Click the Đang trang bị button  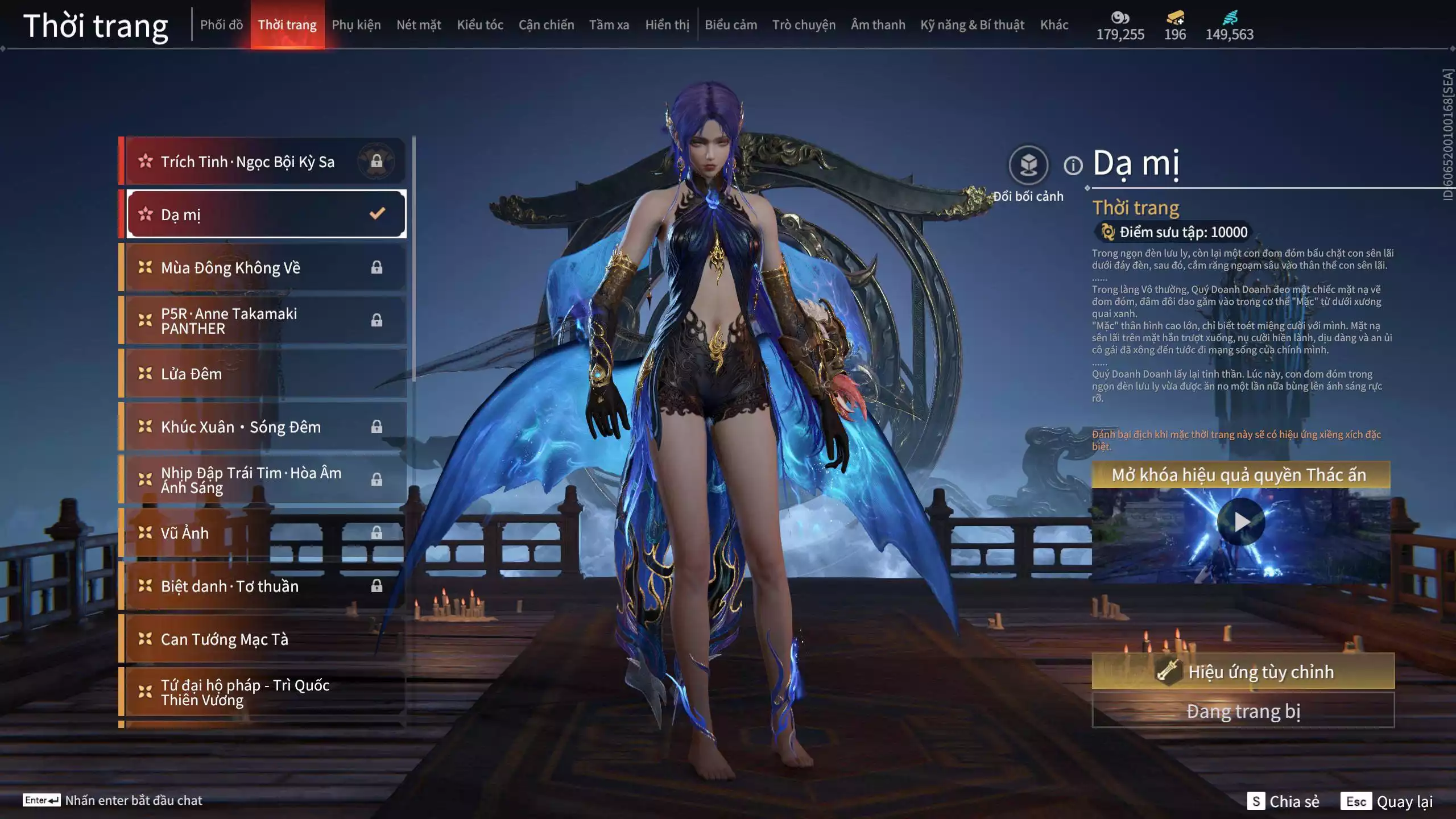pos(1243,711)
